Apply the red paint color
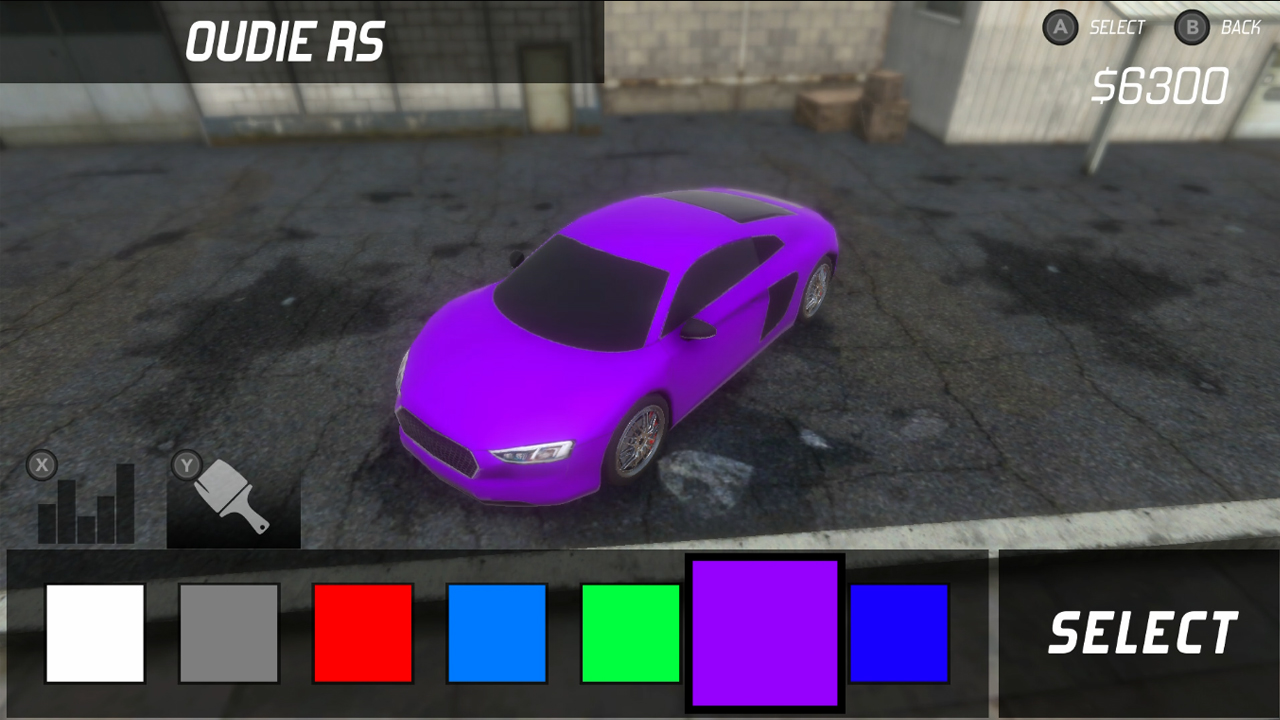Image resolution: width=1280 pixels, height=720 pixels. point(363,631)
